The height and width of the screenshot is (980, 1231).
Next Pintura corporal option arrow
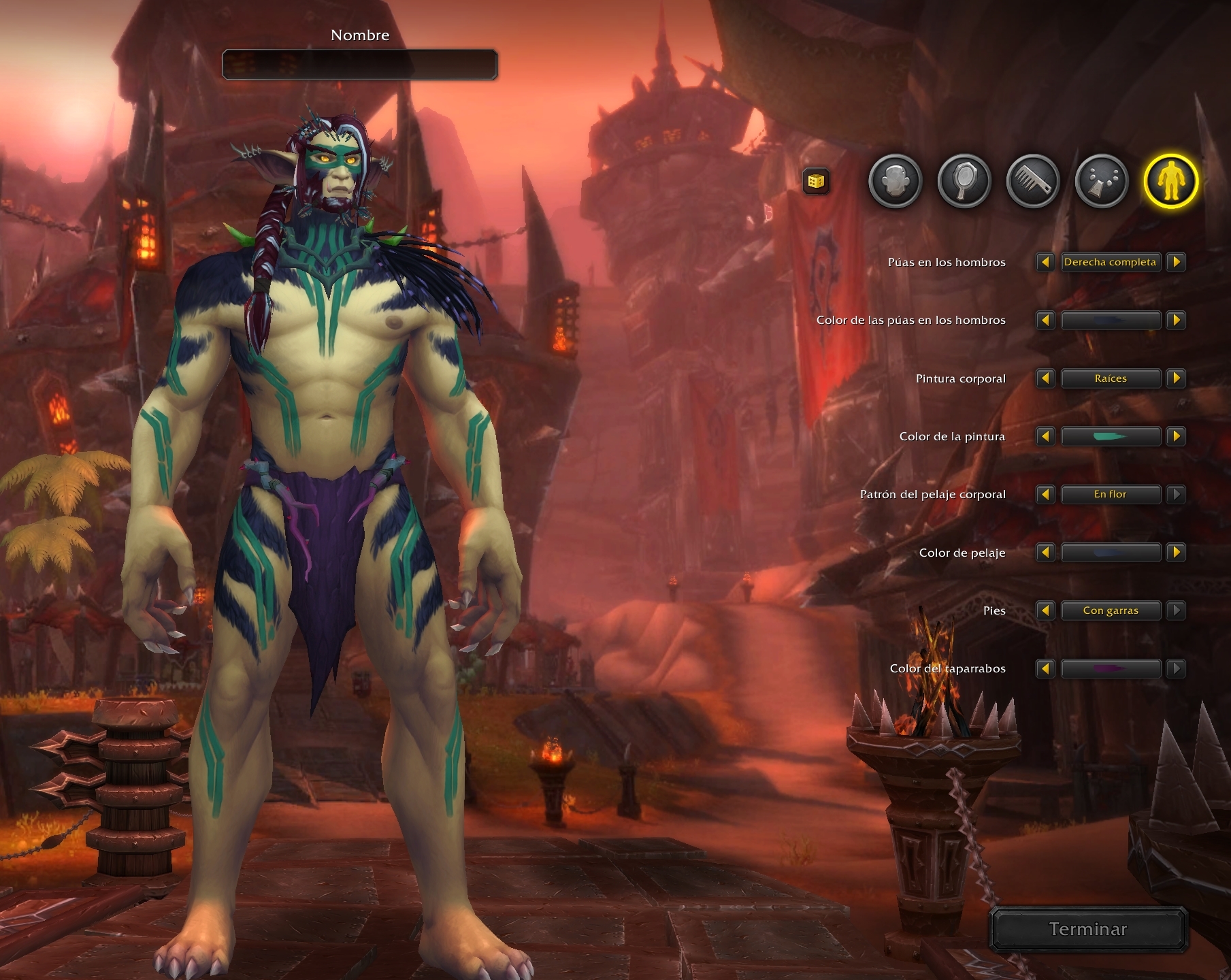click(1176, 378)
